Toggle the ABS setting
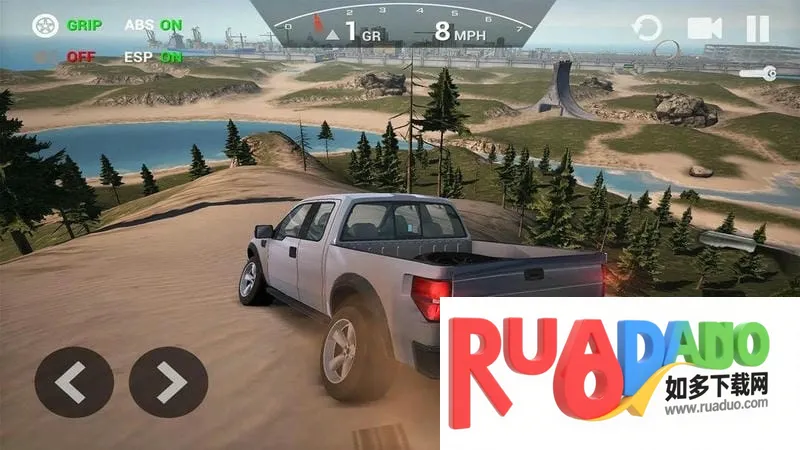Screen dimensions: 800x450 coord(153,24)
